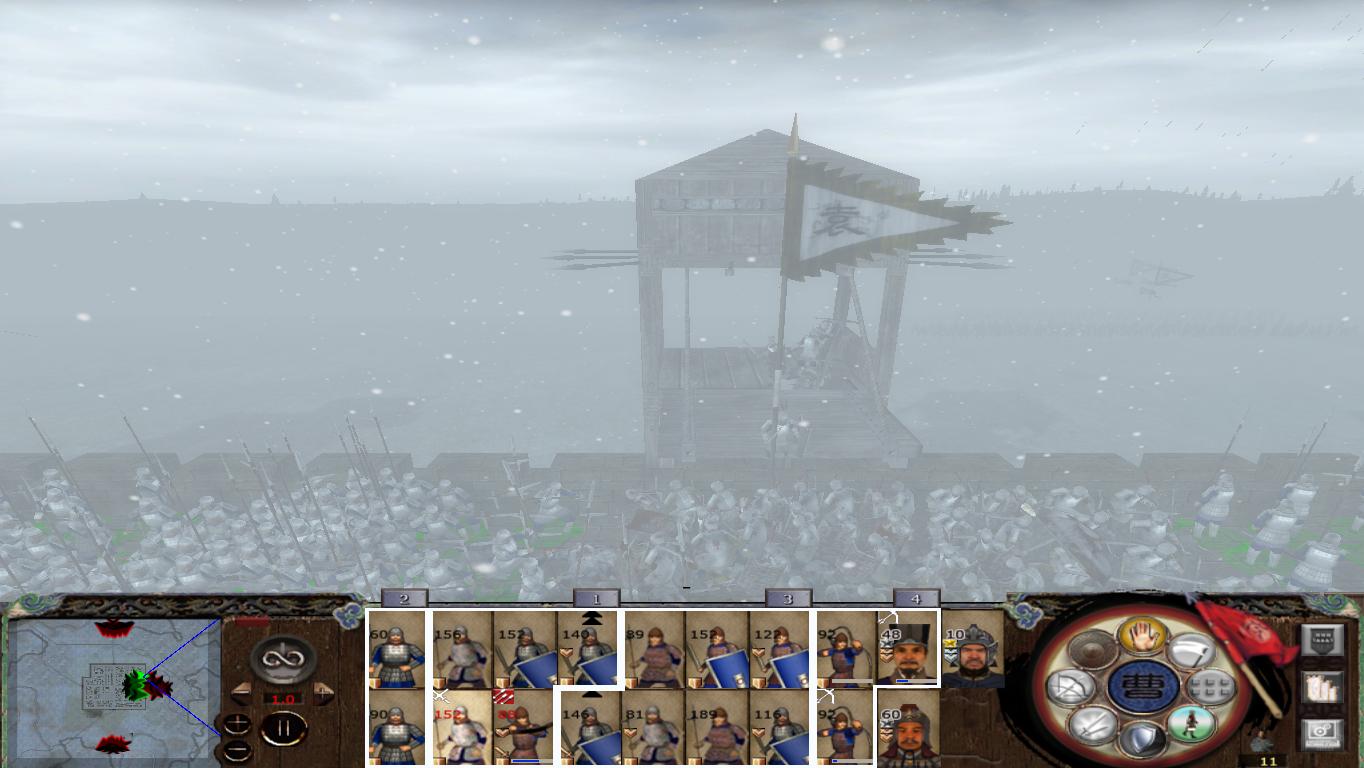The height and width of the screenshot is (768, 1364).
Task: Click the chevron above the 146-man spearman card
Action: [592, 694]
